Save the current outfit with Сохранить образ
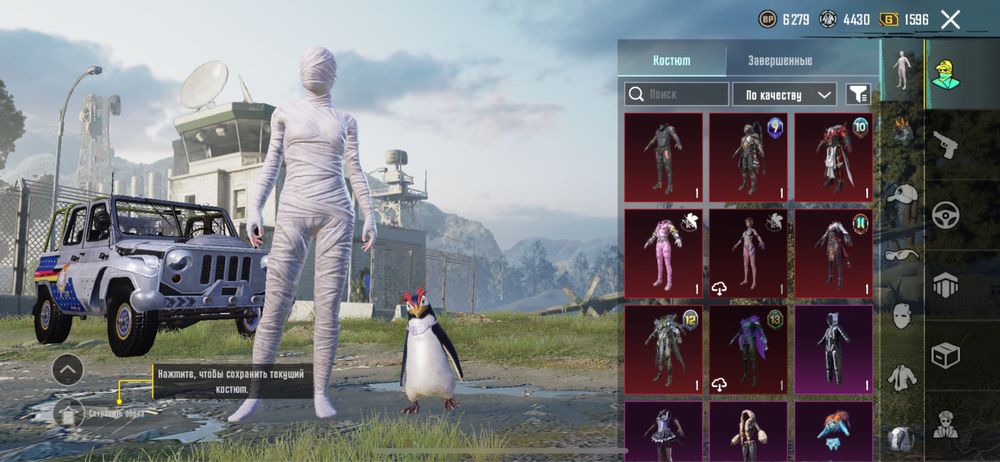Viewport: 1000px width, 462px height. tap(69, 413)
